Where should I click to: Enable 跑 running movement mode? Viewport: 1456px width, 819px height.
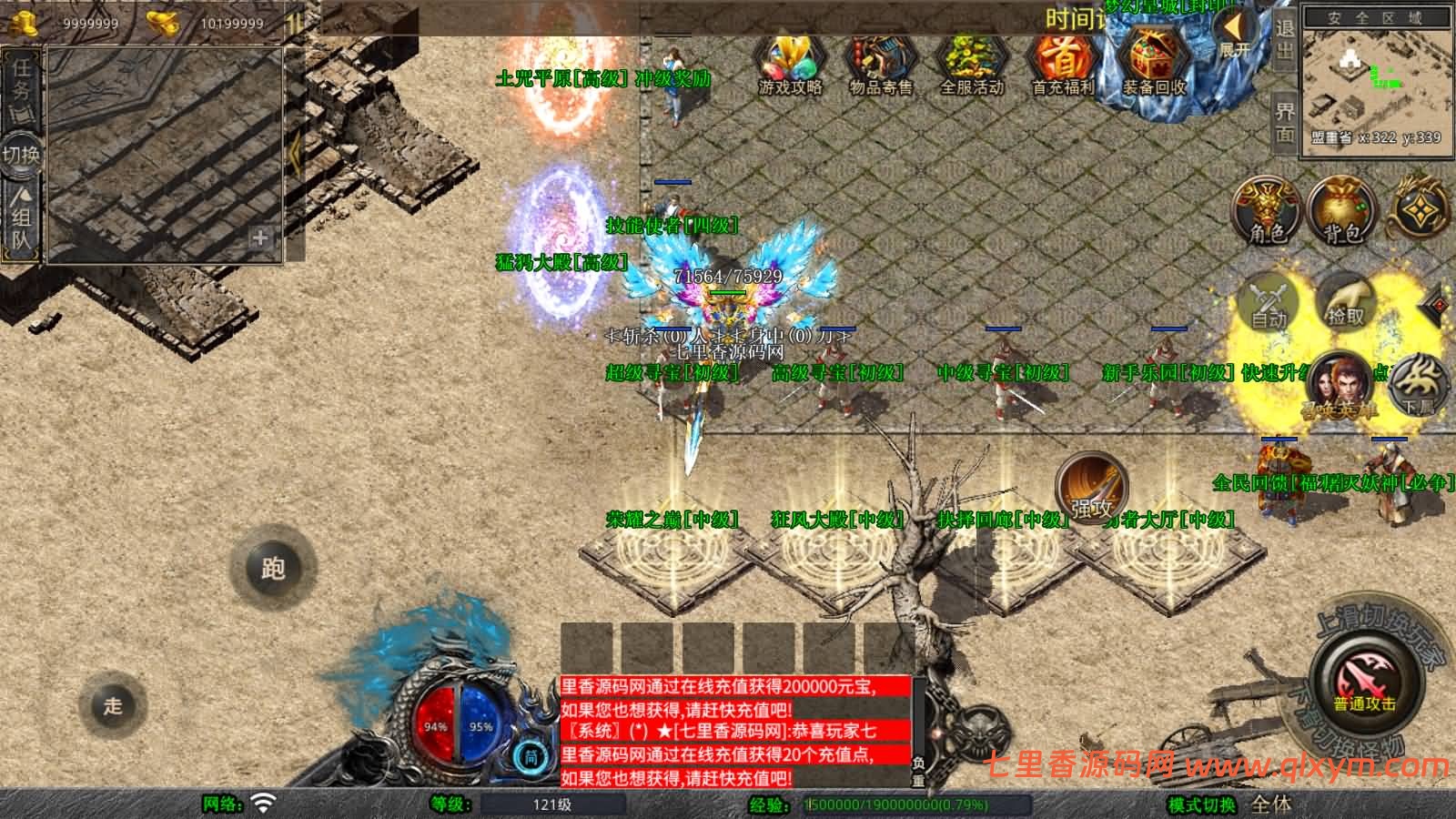click(x=272, y=567)
